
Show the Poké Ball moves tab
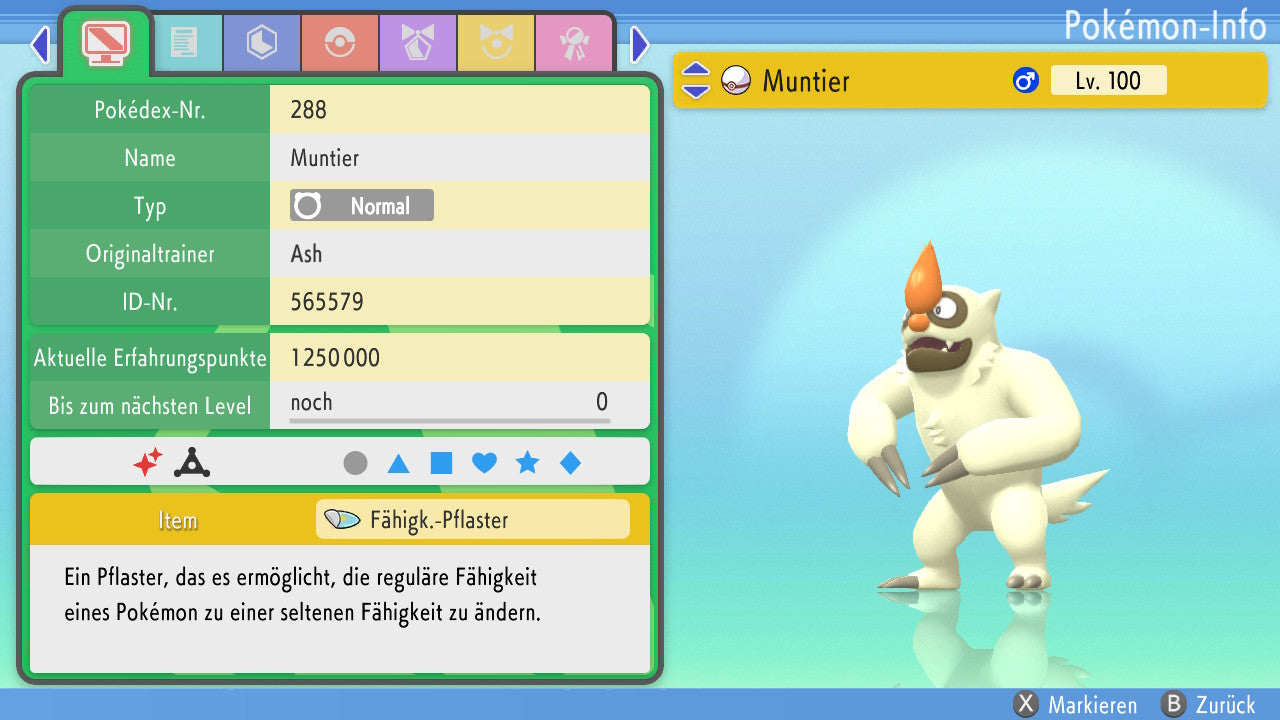339,43
